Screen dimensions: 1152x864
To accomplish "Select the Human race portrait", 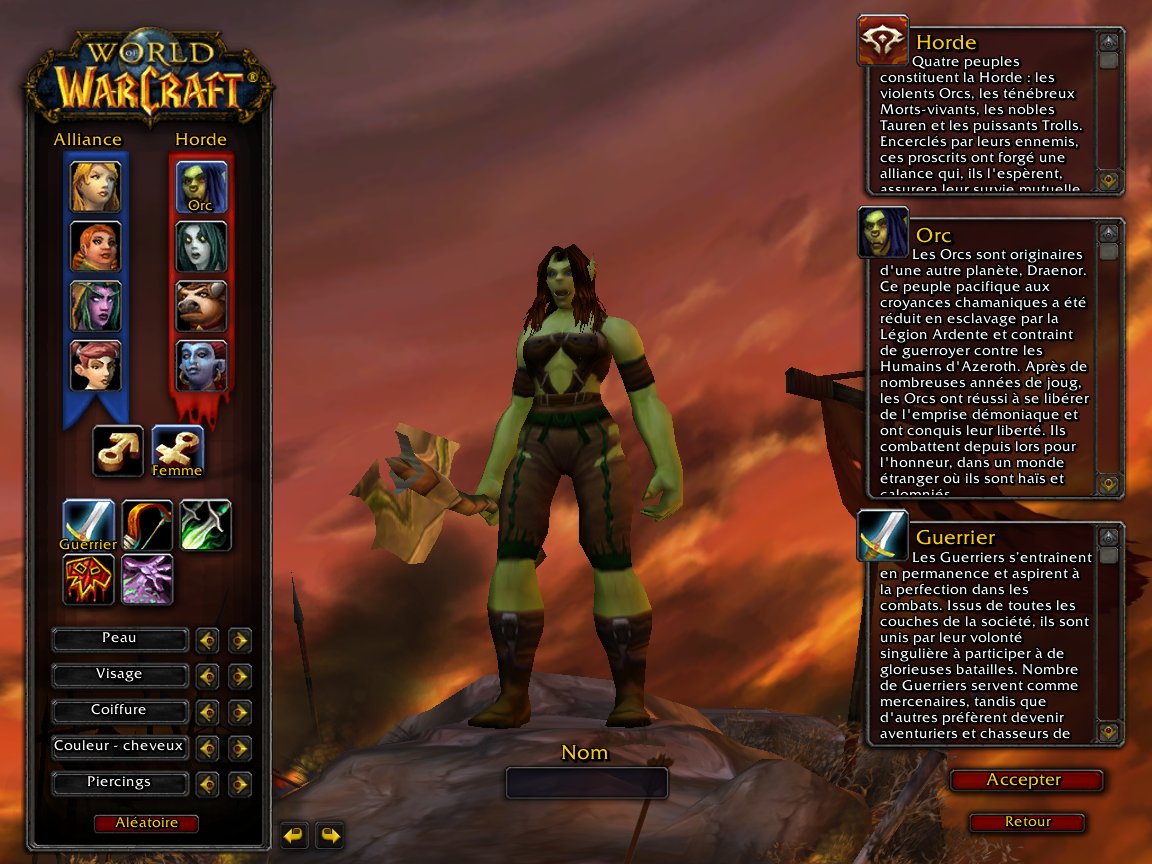I will tap(95, 186).
